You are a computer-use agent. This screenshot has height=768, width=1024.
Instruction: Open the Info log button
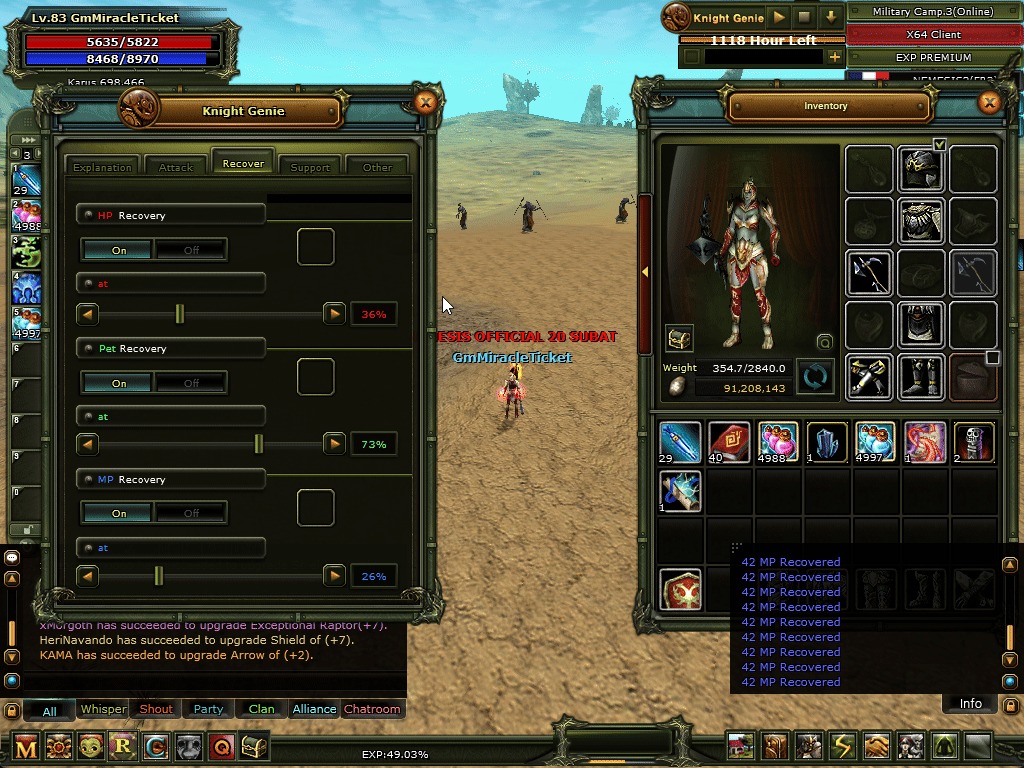pyautogui.click(x=970, y=703)
